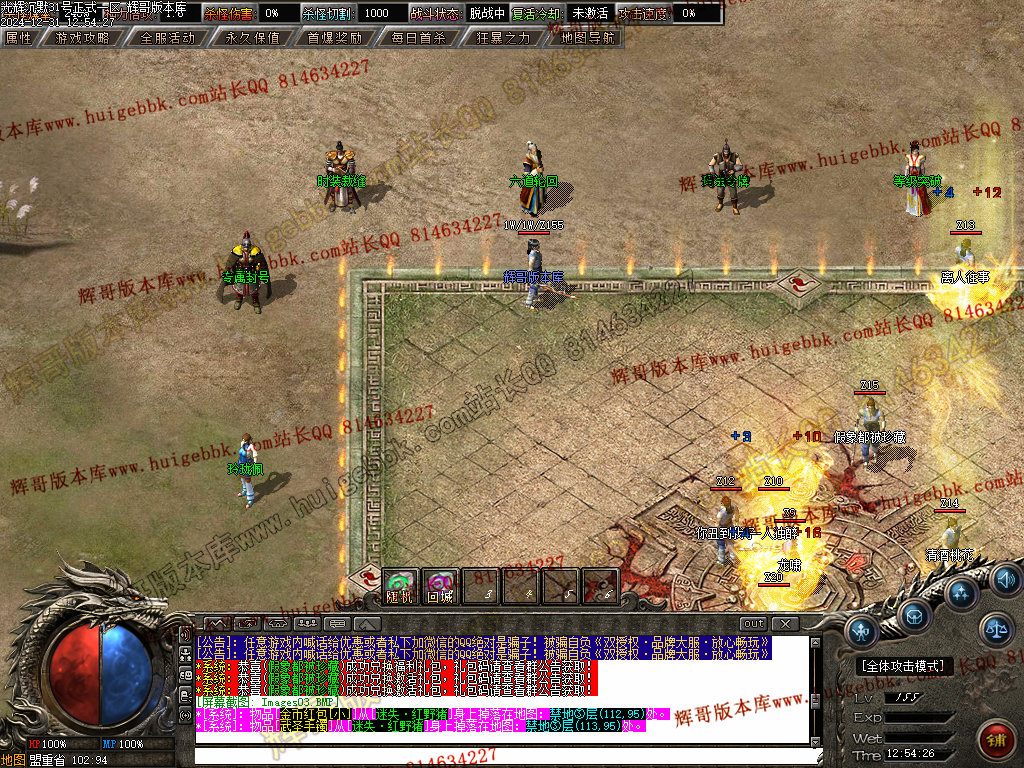Open the red 铺 shop button
This screenshot has height=768, width=1024.
point(994,739)
